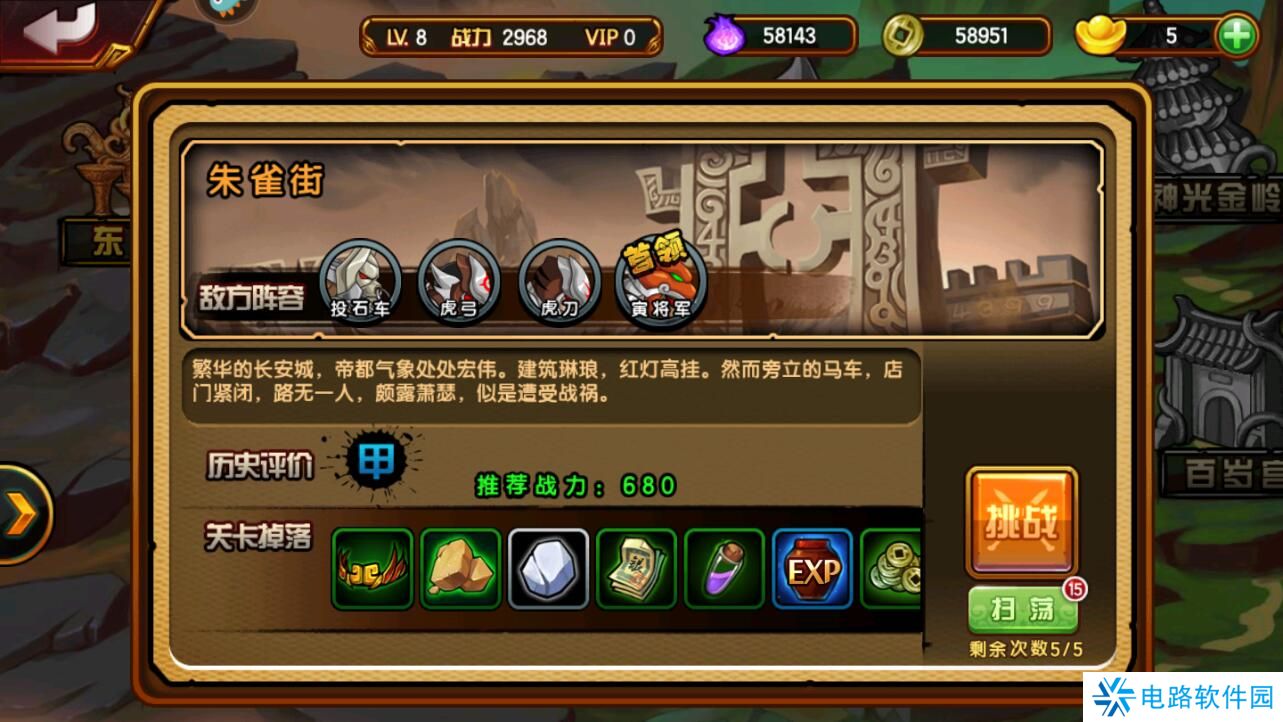Click the golden helmet drop item
The height and width of the screenshot is (722, 1283).
pyautogui.click(x=371, y=569)
